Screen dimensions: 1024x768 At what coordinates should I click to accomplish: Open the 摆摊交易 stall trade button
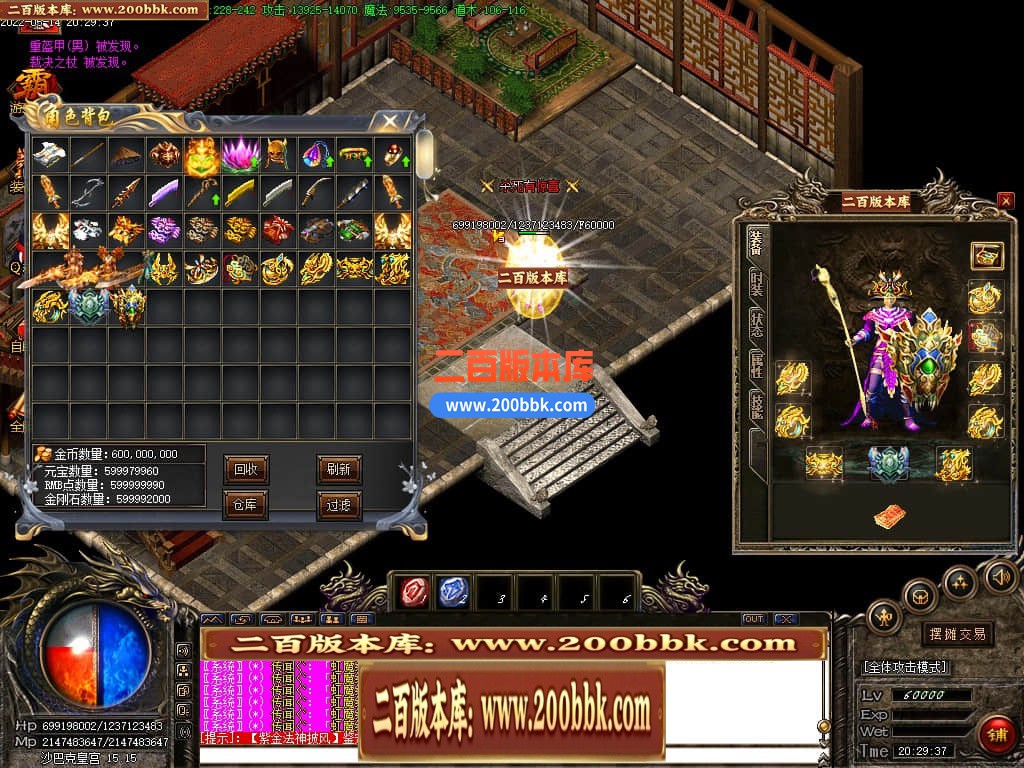[x=956, y=634]
